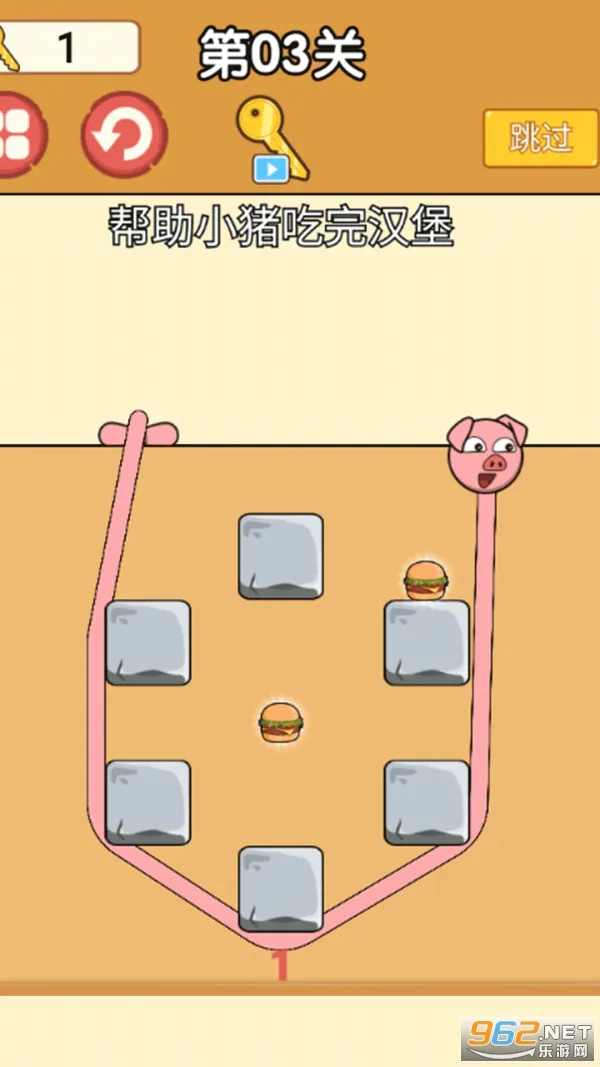This screenshot has height=1067, width=600.
Task: Click the yellow 跳过 skip button
Action: point(540,138)
